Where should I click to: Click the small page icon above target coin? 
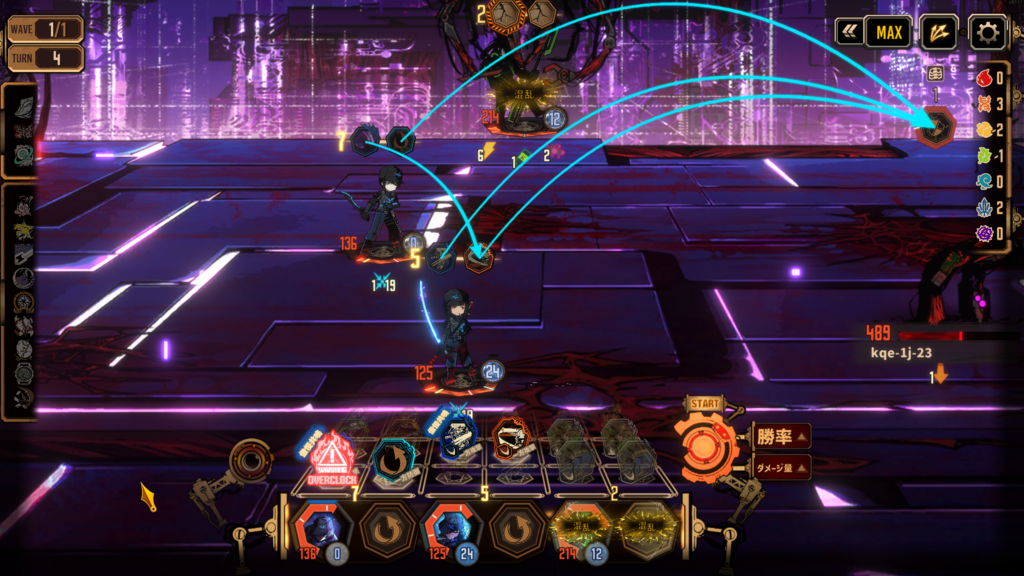pyautogui.click(x=936, y=74)
